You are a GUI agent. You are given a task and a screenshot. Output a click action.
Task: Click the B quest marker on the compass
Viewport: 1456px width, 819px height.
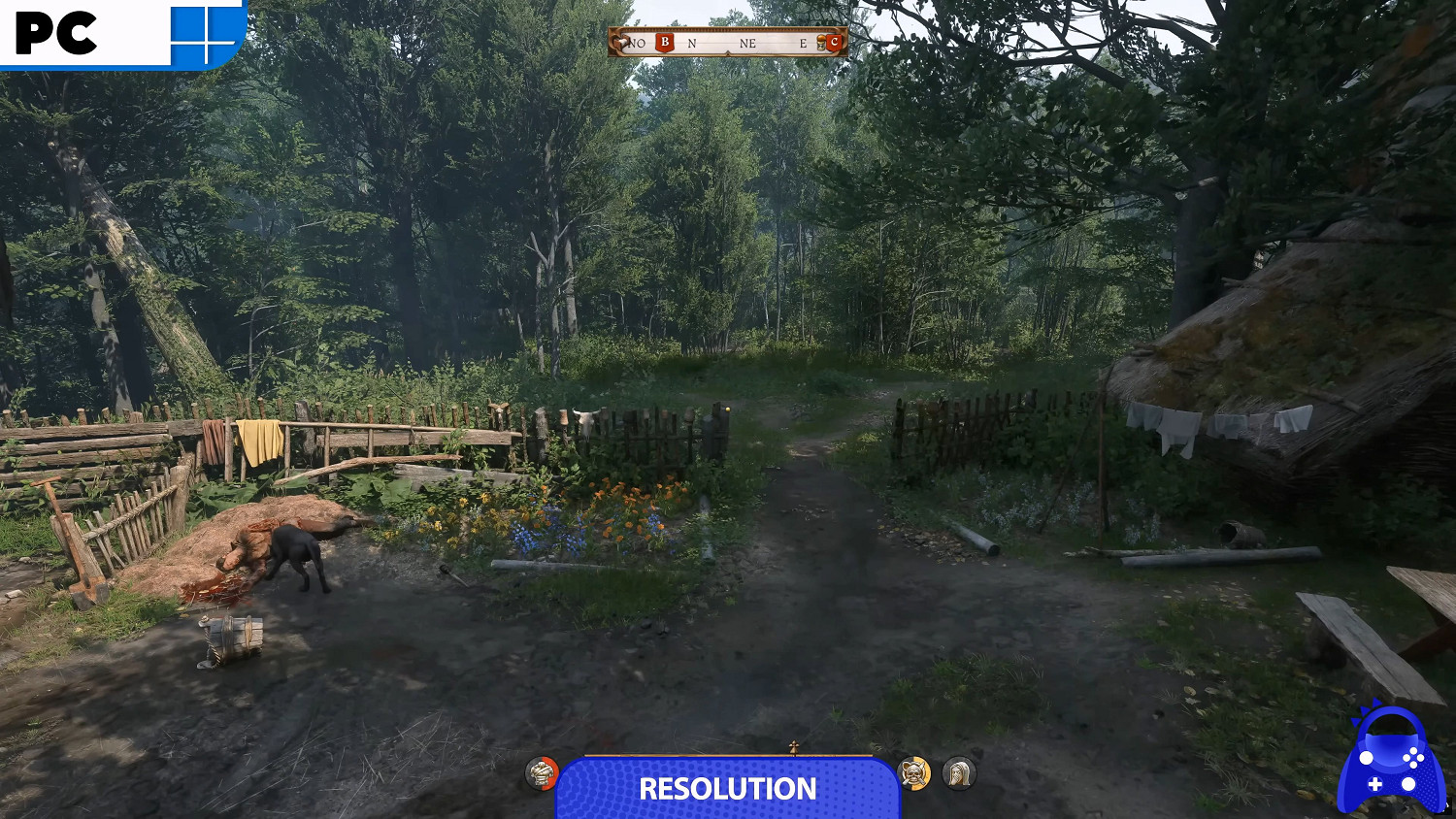pos(665,43)
